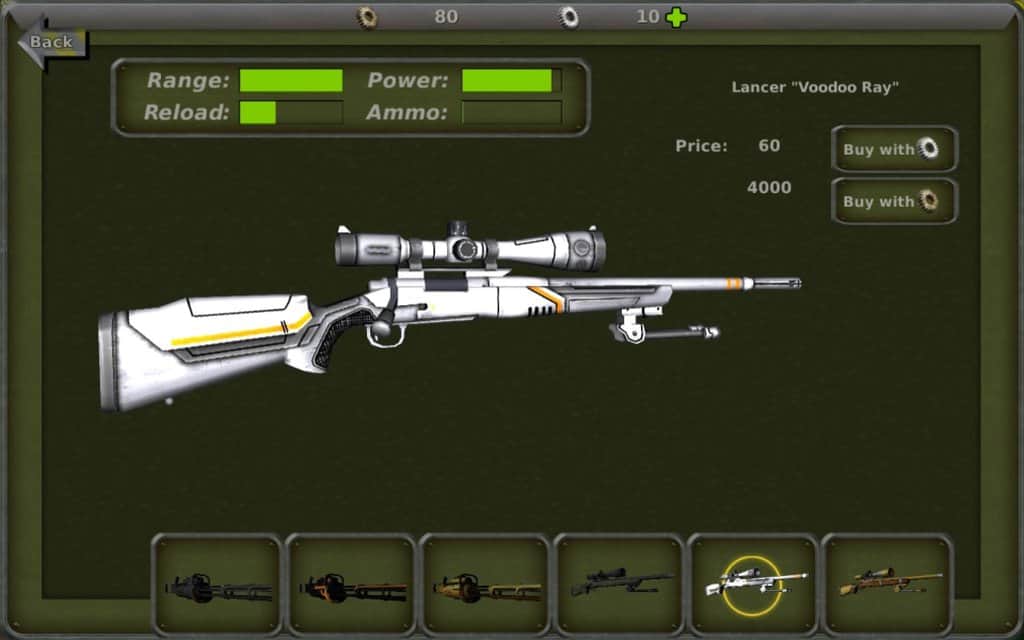Buy the Lancer with silver gears
The height and width of the screenshot is (640, 1024).
[x=894, y=149]
